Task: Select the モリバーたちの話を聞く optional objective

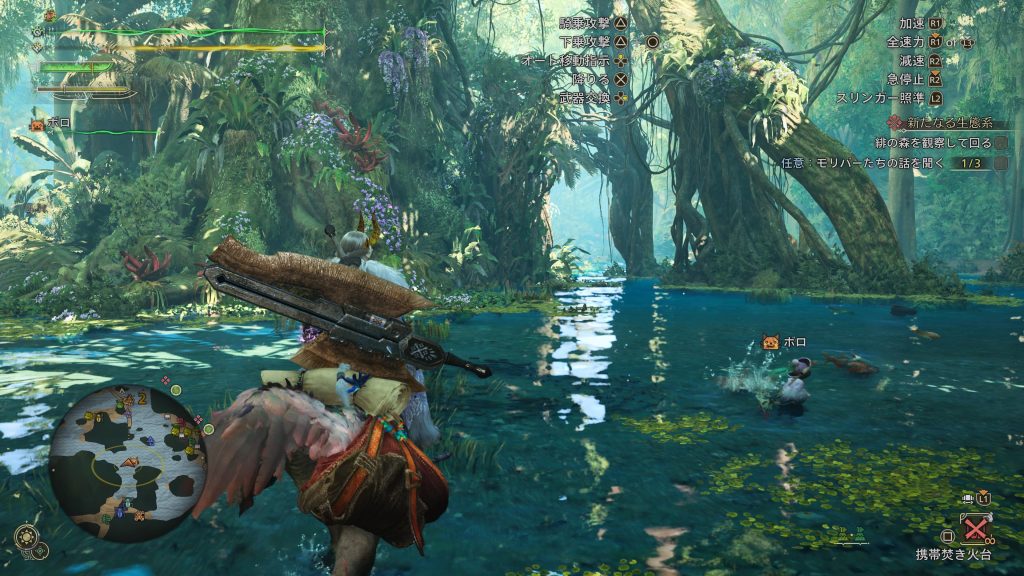Action: point(863,162)
